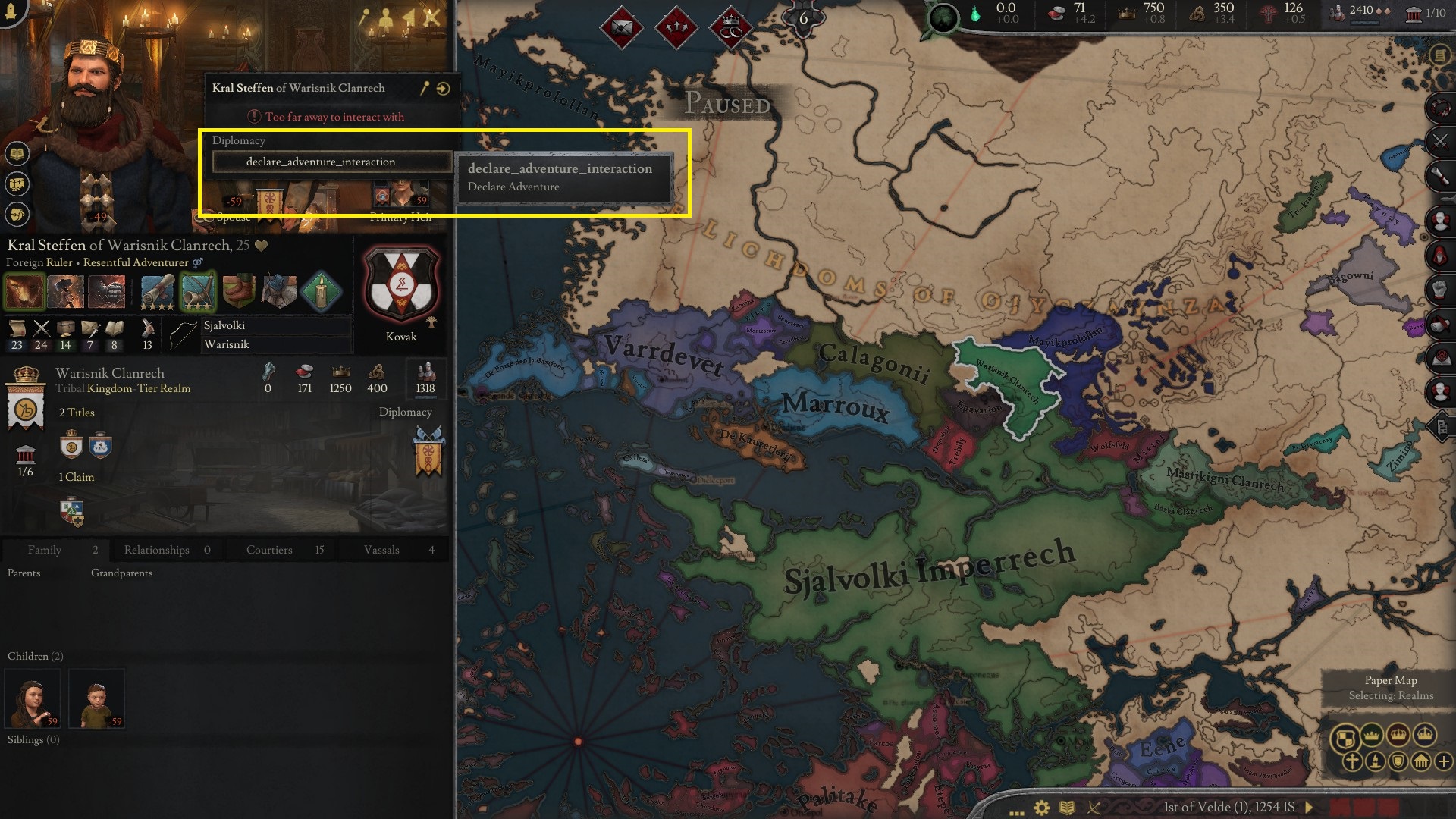Add a custom map mode with the plus button
This screenshot has height=819, width=1456.
click(1444, 762)
